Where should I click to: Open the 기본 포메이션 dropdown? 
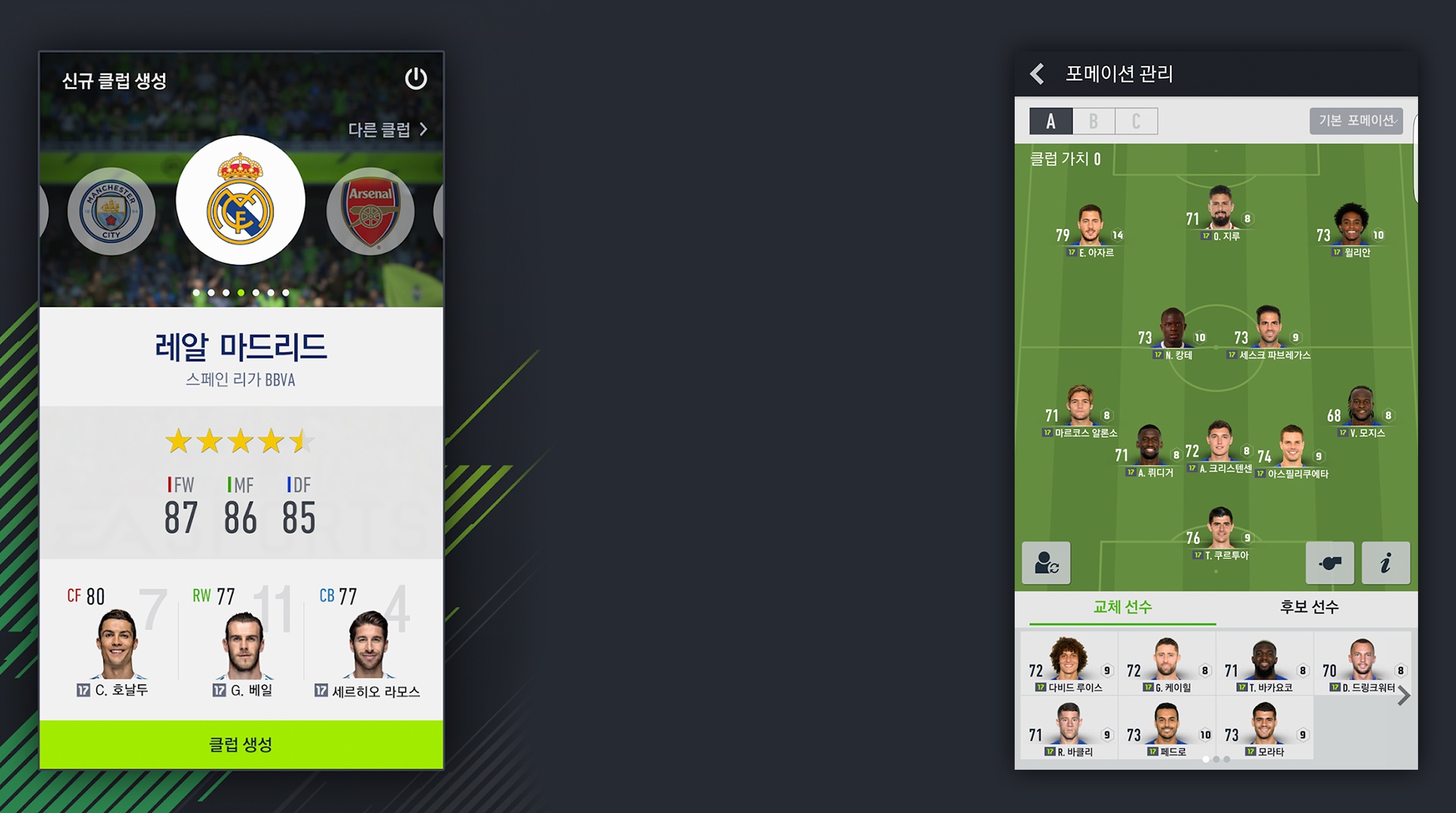(x=1355, y=121)
